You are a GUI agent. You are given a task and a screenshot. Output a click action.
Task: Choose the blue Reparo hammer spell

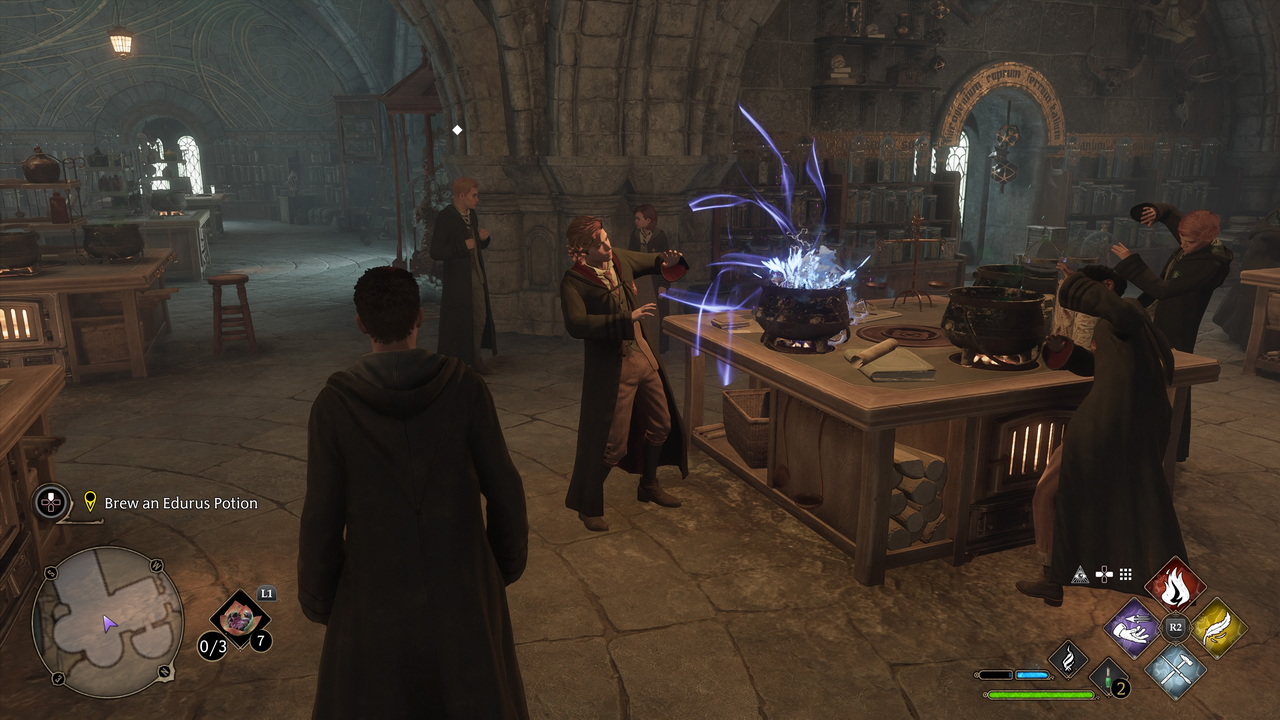1175,669
